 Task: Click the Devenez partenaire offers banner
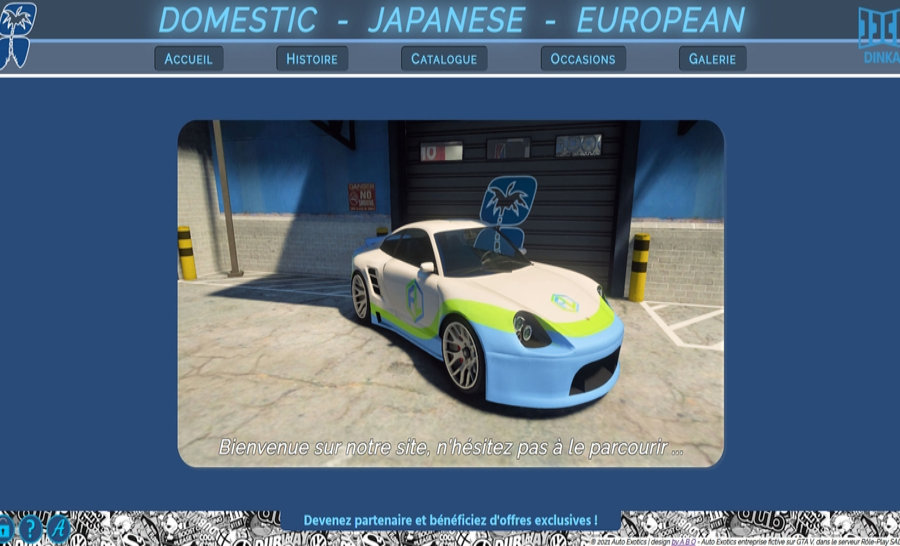(x=450, y=521)
